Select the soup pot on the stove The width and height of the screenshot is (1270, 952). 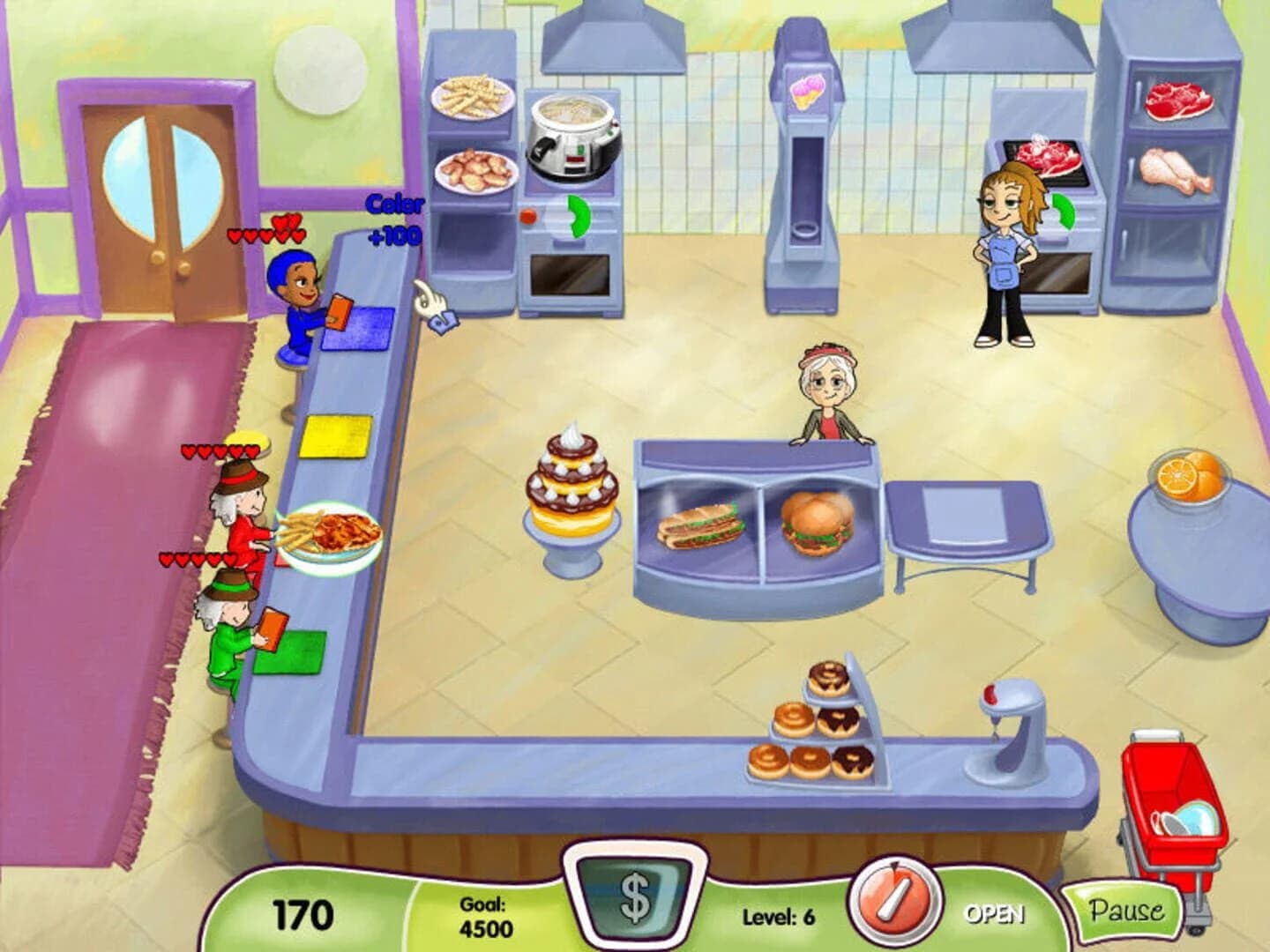[x=573, y=132]
